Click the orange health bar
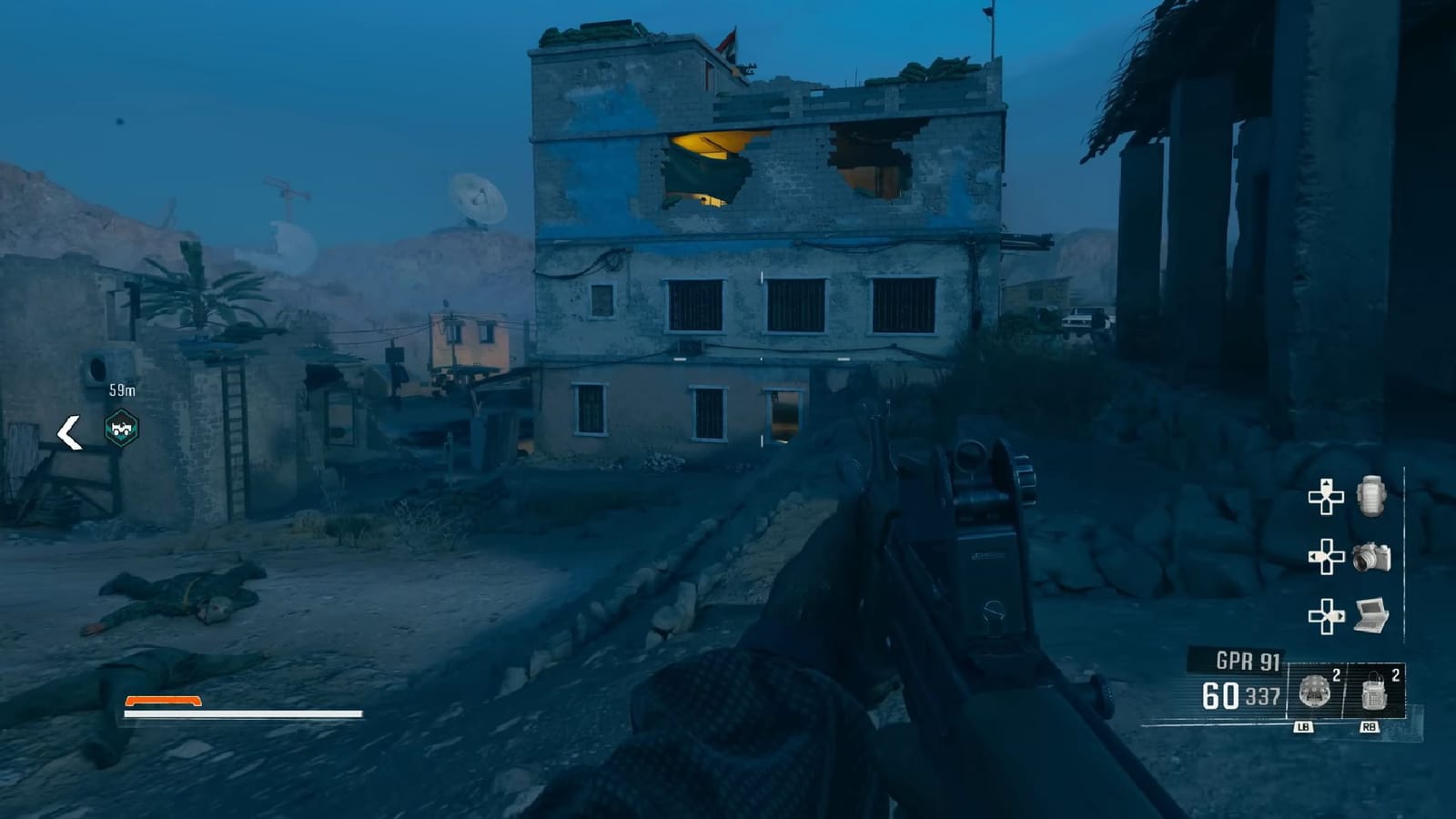Viewport: 1456px width, 819px height. coord(164,701)
